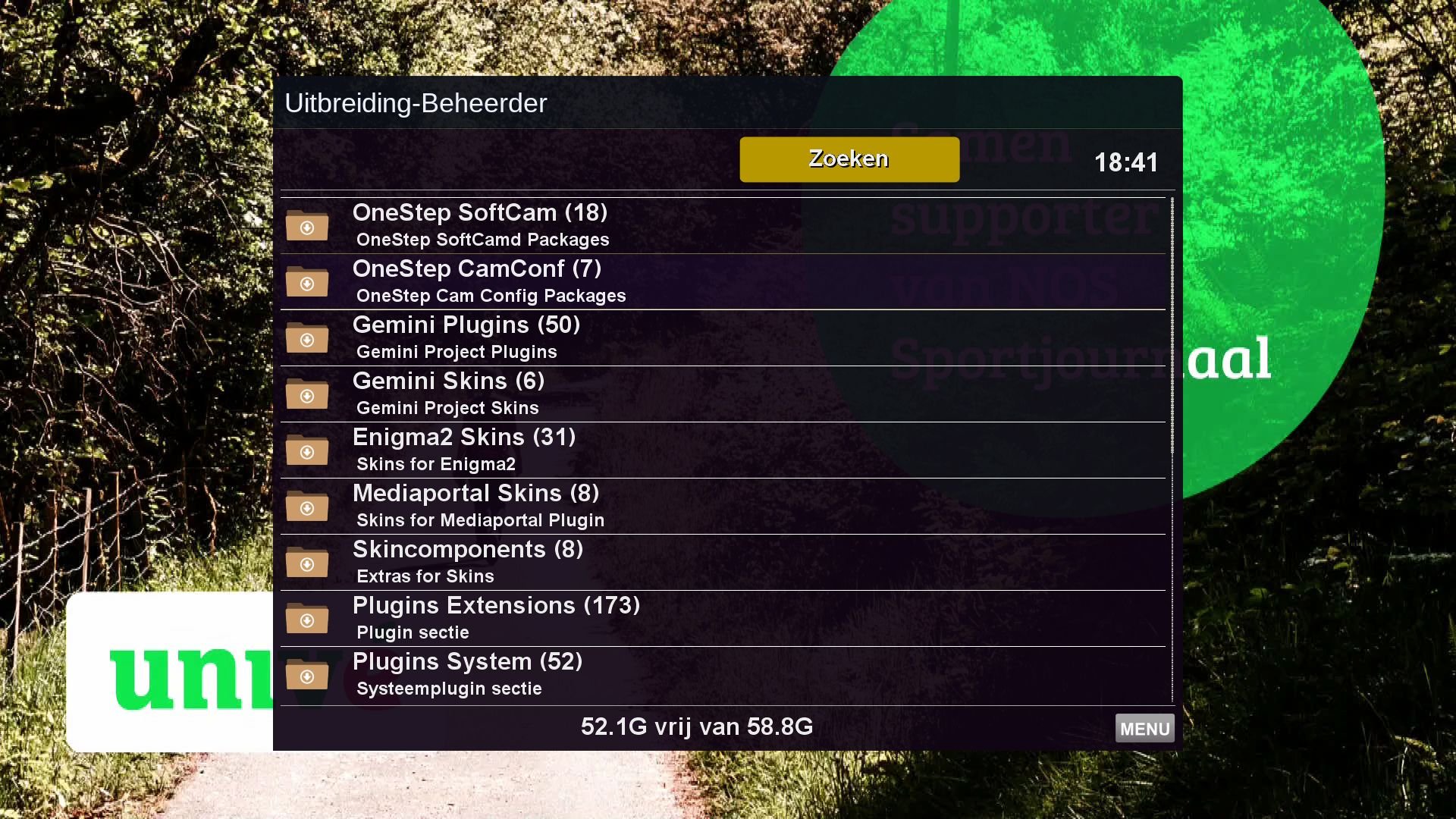The width and height of the screenshot is (1456, 819).
Task: Select the Mediaportal Skins folder icon
Action: coord(306,507)
